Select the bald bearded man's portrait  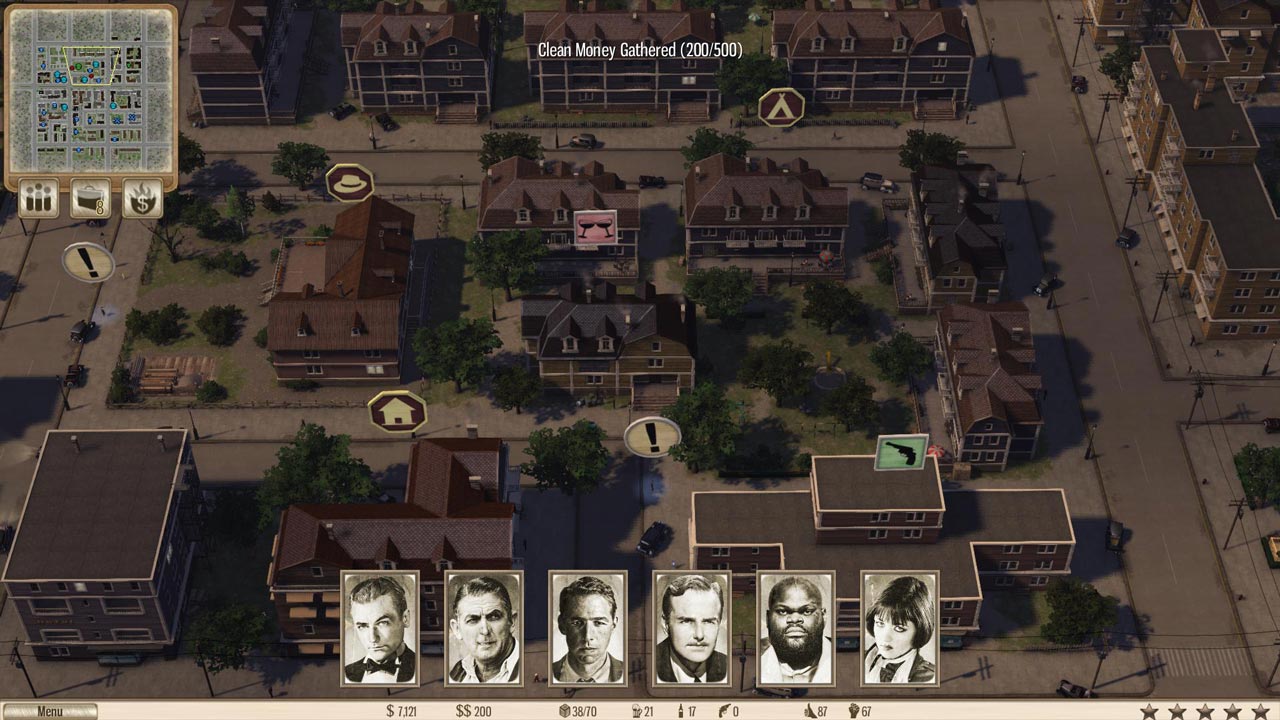coord(796,628)
